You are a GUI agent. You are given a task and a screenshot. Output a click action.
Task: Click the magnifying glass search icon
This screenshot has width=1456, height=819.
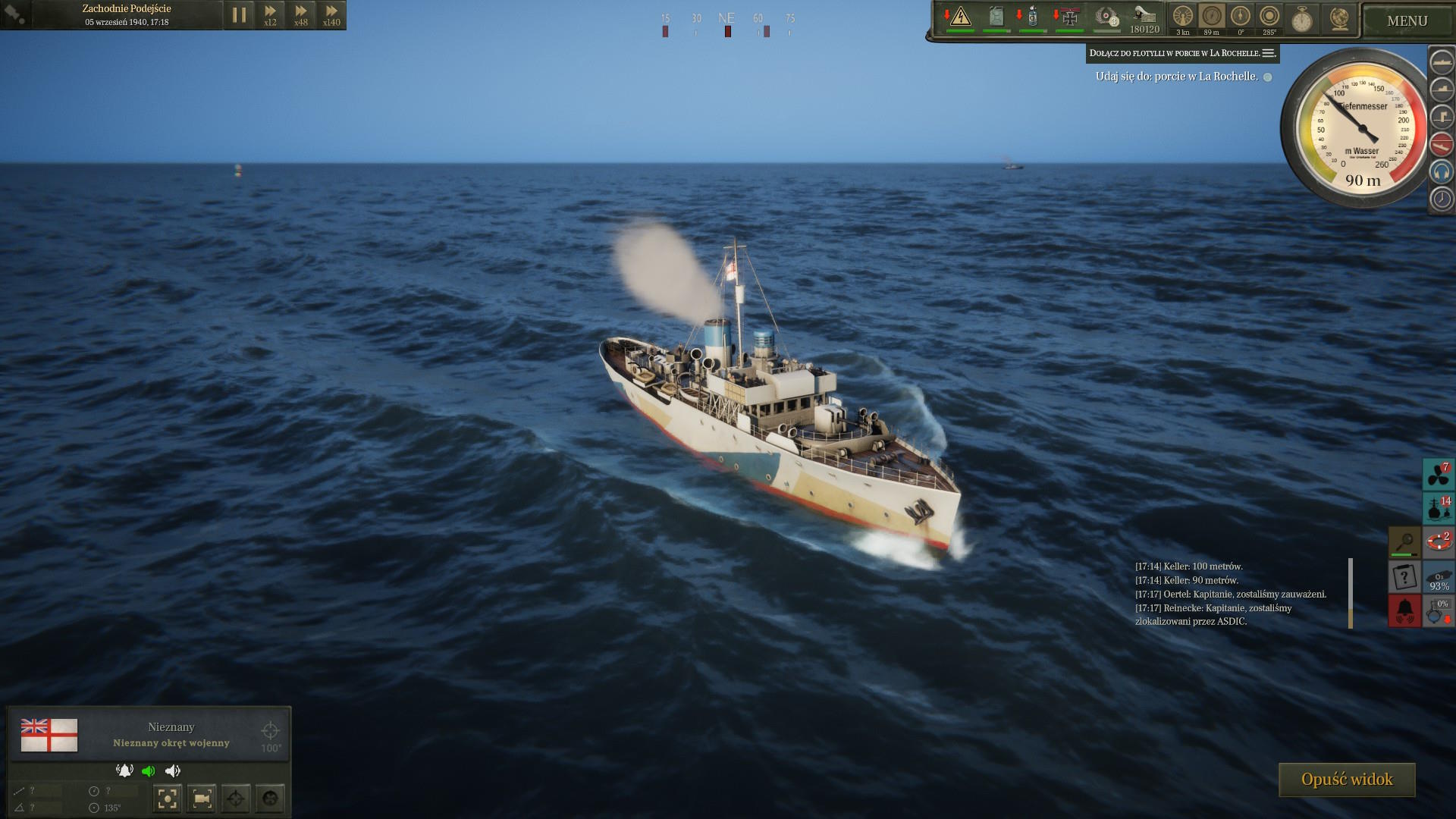coord(1404,541)
